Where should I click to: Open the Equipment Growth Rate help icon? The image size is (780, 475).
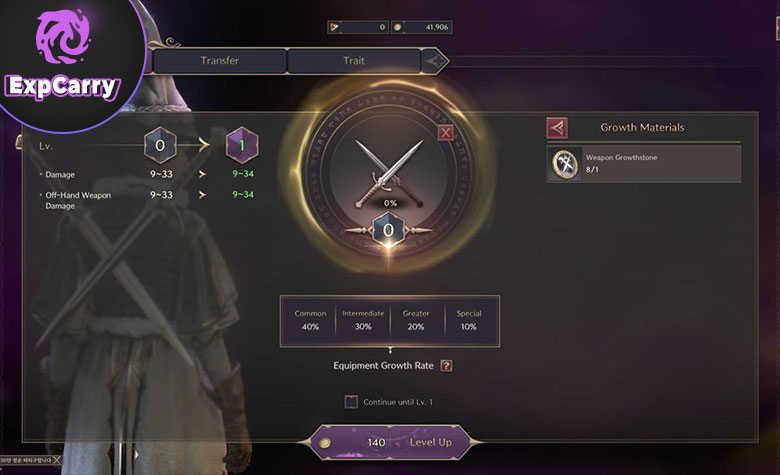coord(446,365)
